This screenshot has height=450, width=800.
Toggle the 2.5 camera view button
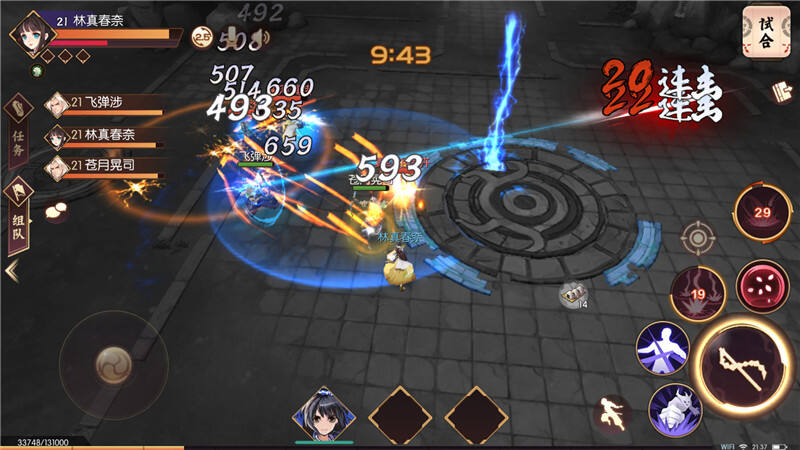point(203,38)
